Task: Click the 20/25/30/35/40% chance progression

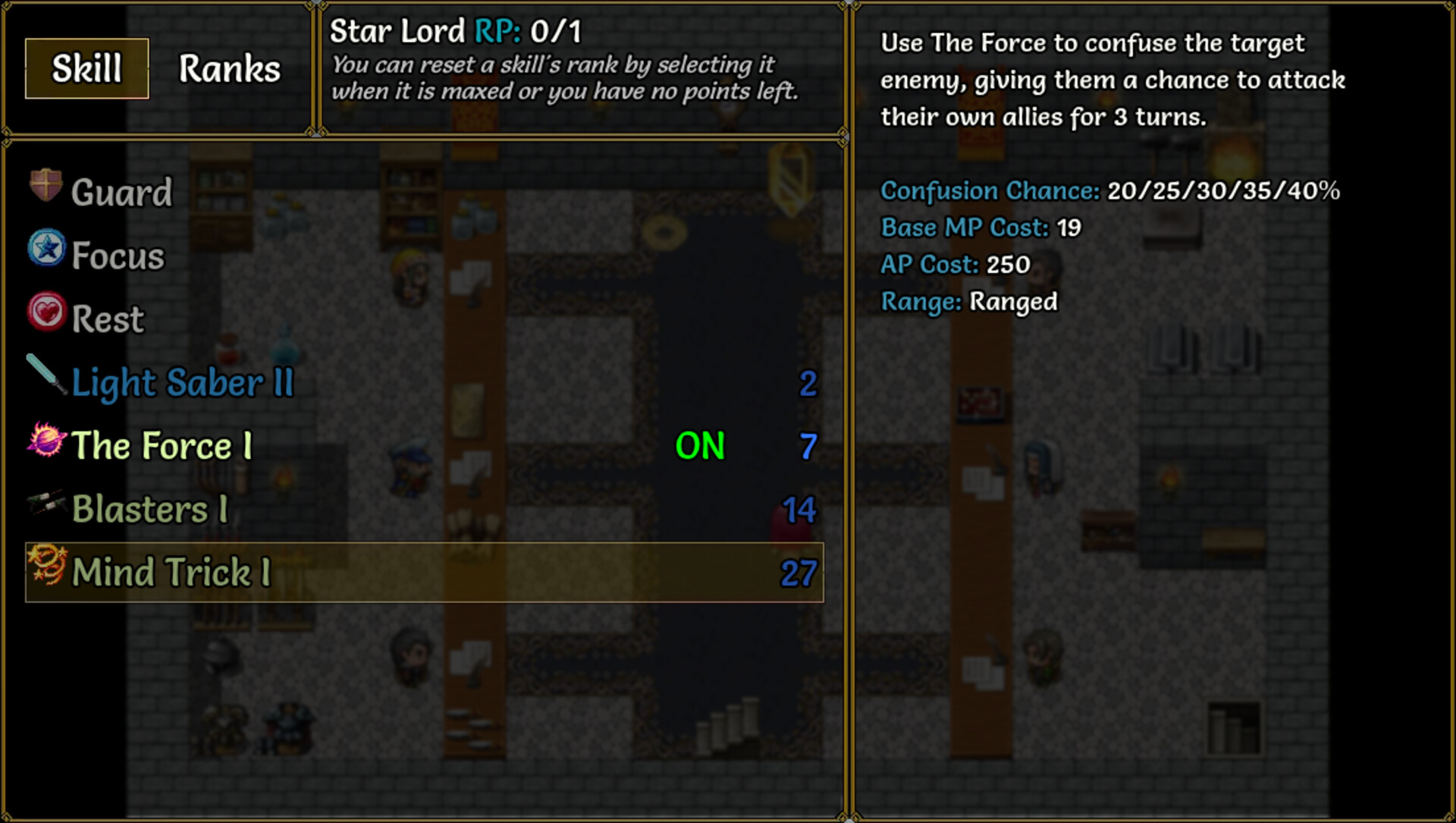Action: (x=1223, y=192)
